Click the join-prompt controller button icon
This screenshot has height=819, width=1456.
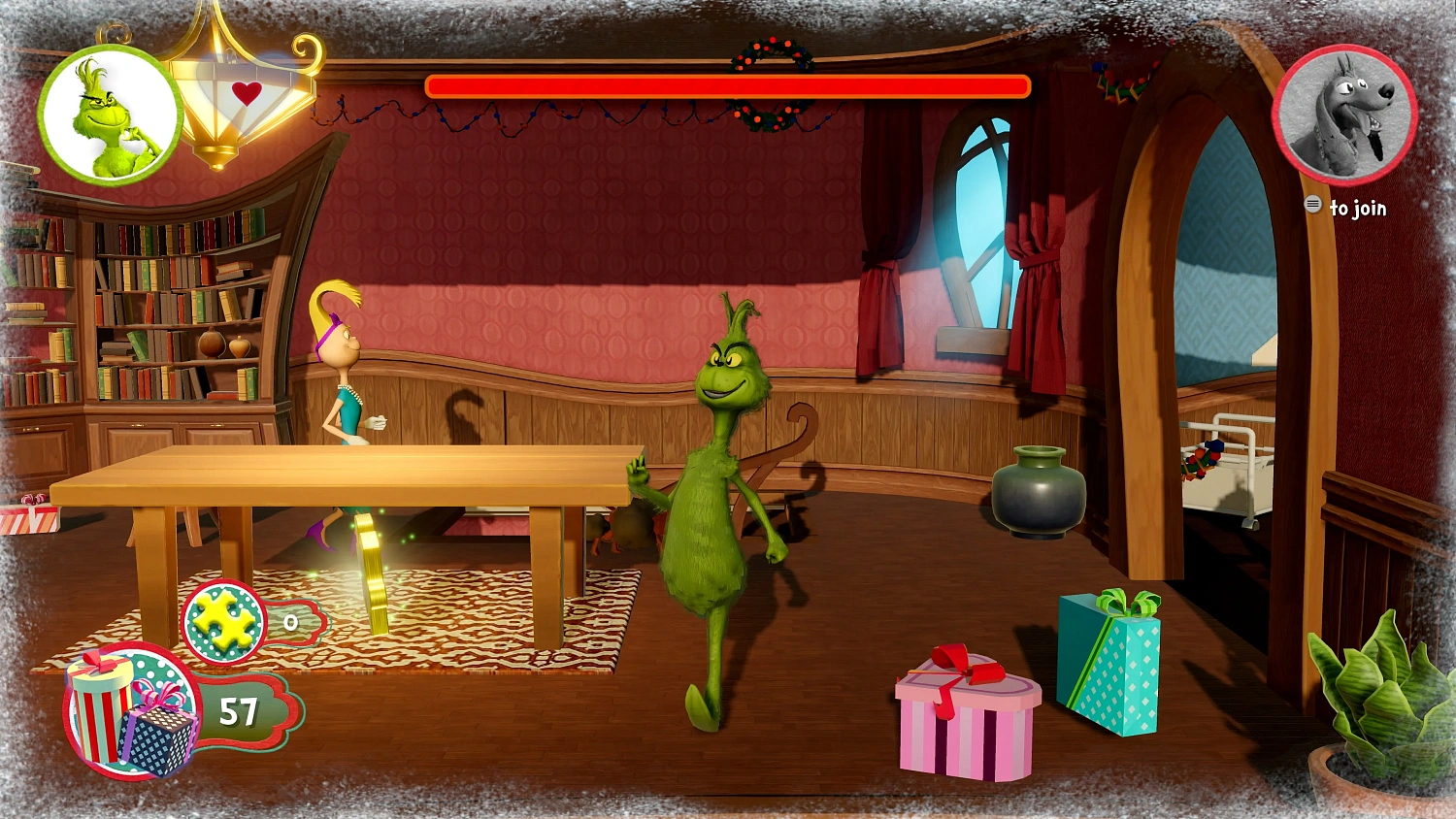tap(1315, 206)
